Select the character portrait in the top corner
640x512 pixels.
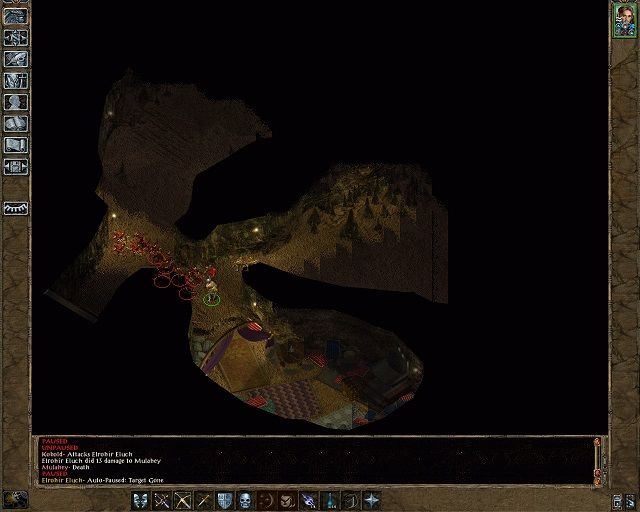[x=624, y=21]
